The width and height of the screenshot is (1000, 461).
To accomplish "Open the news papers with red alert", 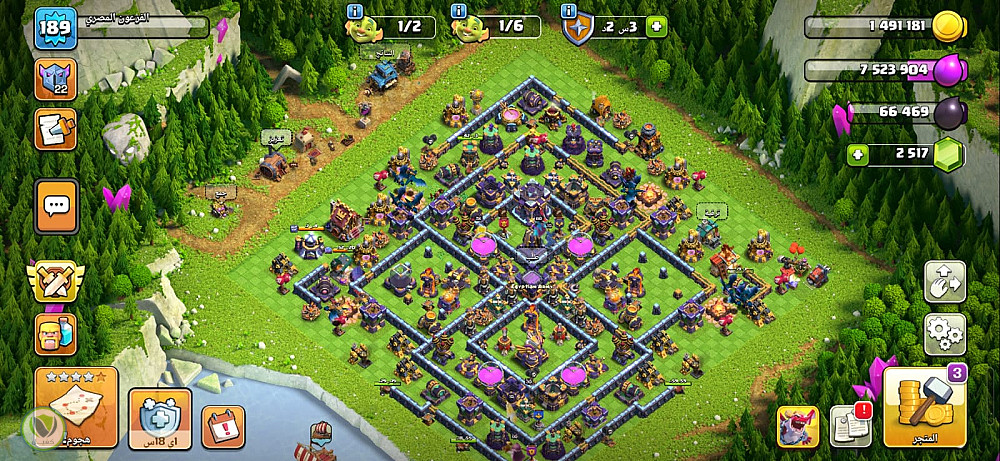I will coord(852,426).
